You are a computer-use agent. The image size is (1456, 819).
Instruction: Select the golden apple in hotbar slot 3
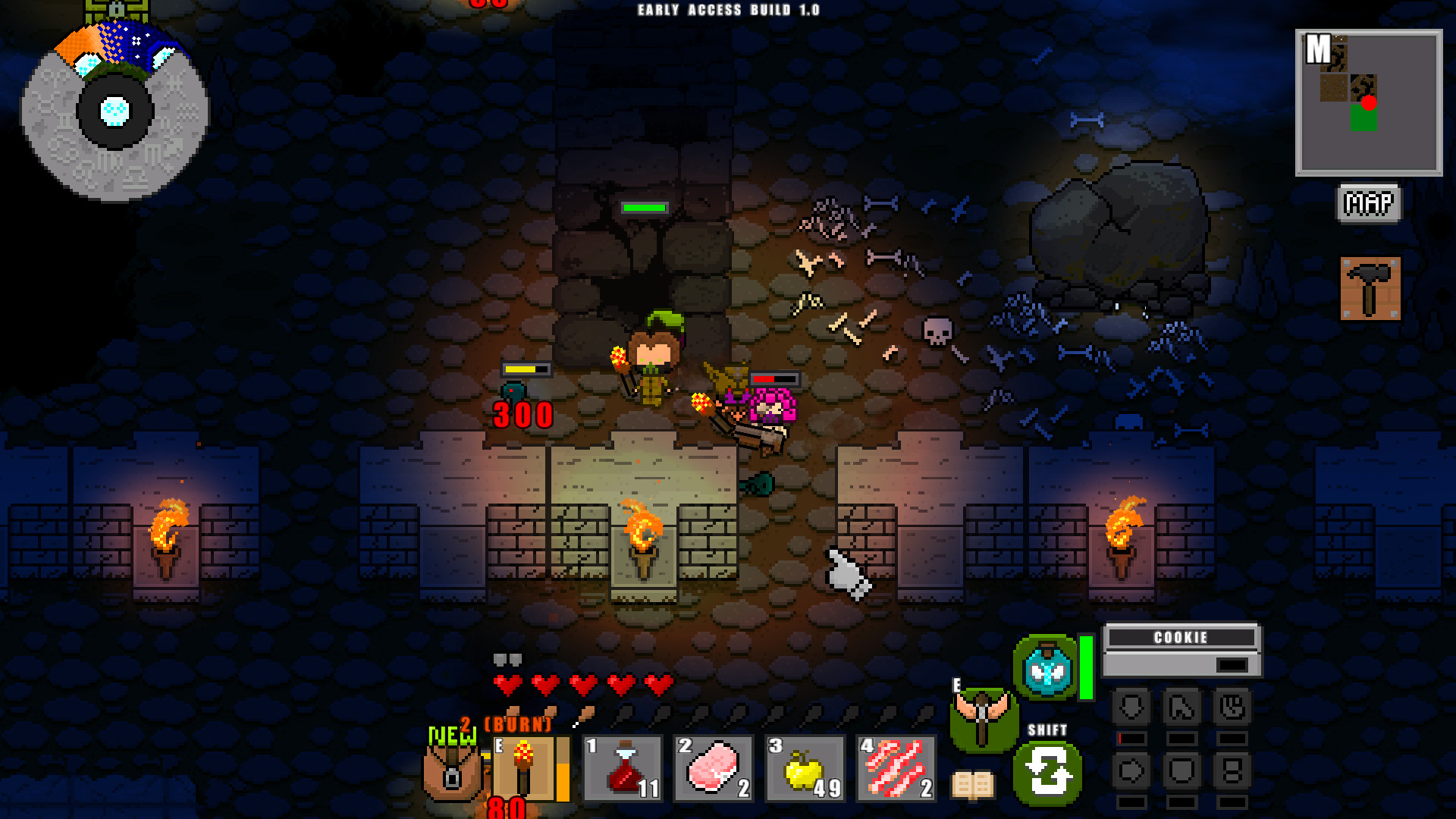point(804,768)
